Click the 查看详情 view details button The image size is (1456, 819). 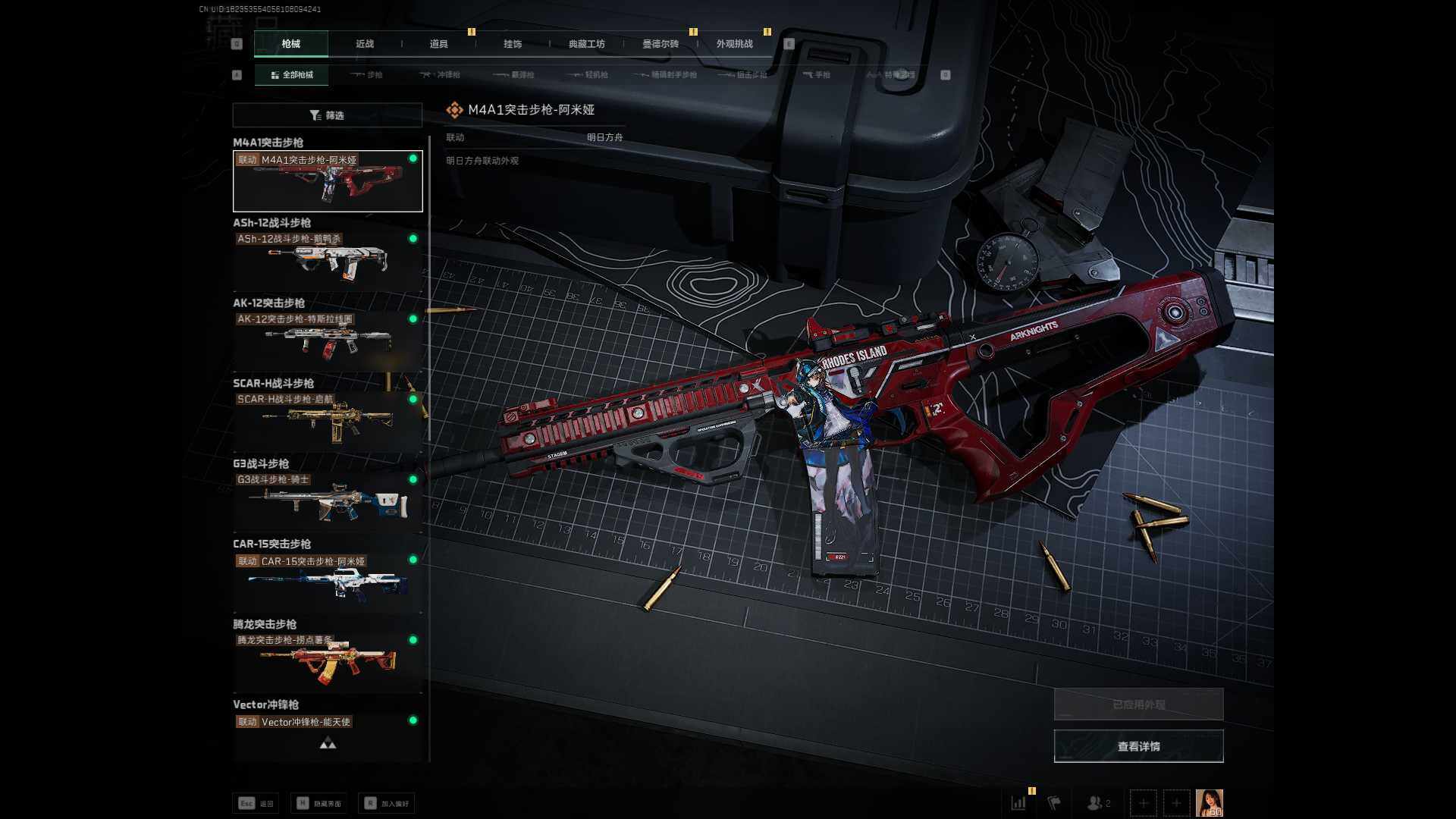(x=1138, y=746)
